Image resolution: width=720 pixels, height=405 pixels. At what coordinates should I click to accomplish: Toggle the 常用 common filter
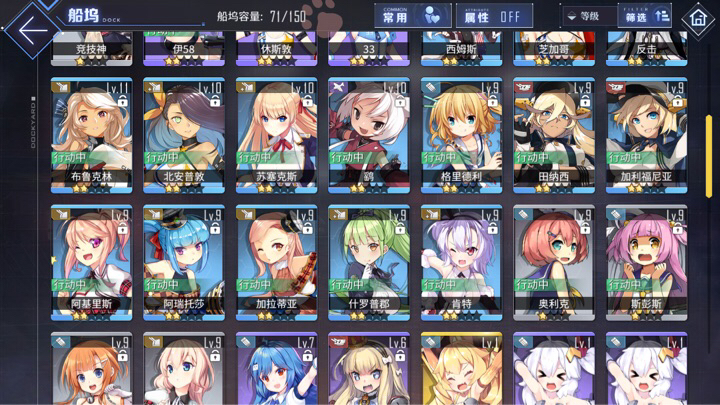tap(408, 16)
